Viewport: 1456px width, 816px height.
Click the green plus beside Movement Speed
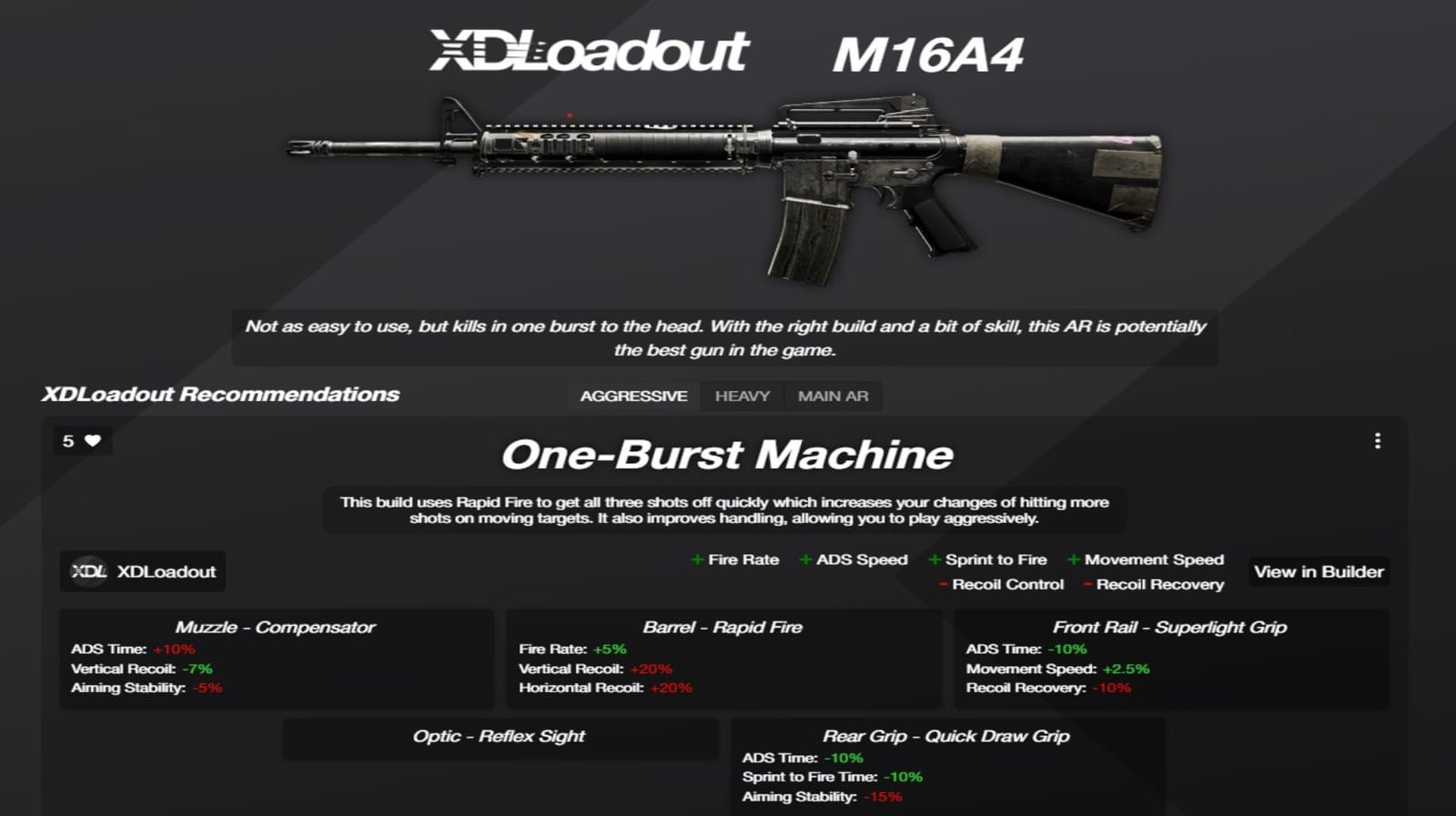[1074, 559]
